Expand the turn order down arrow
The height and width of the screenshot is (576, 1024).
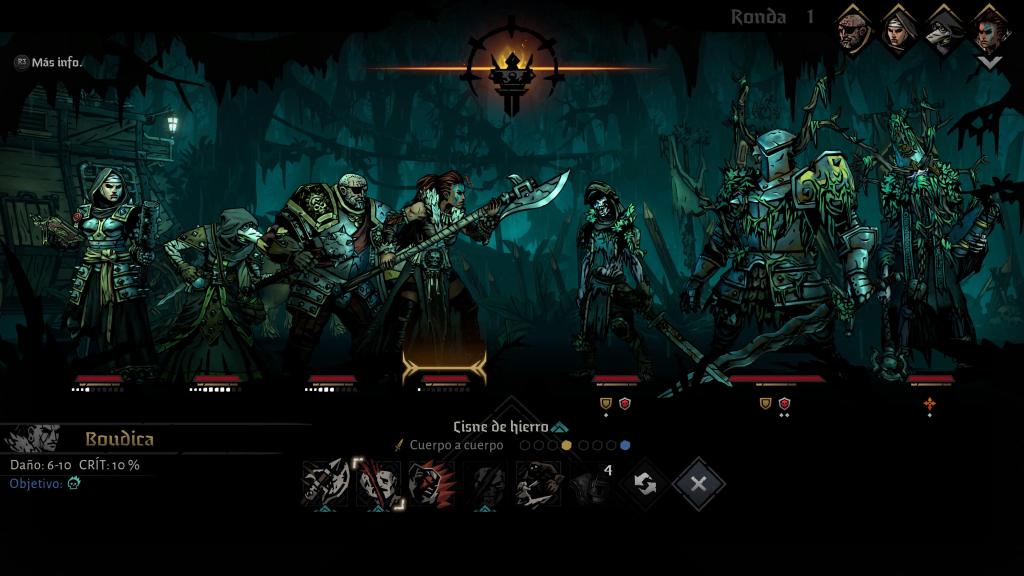click(x=989, y=62)
